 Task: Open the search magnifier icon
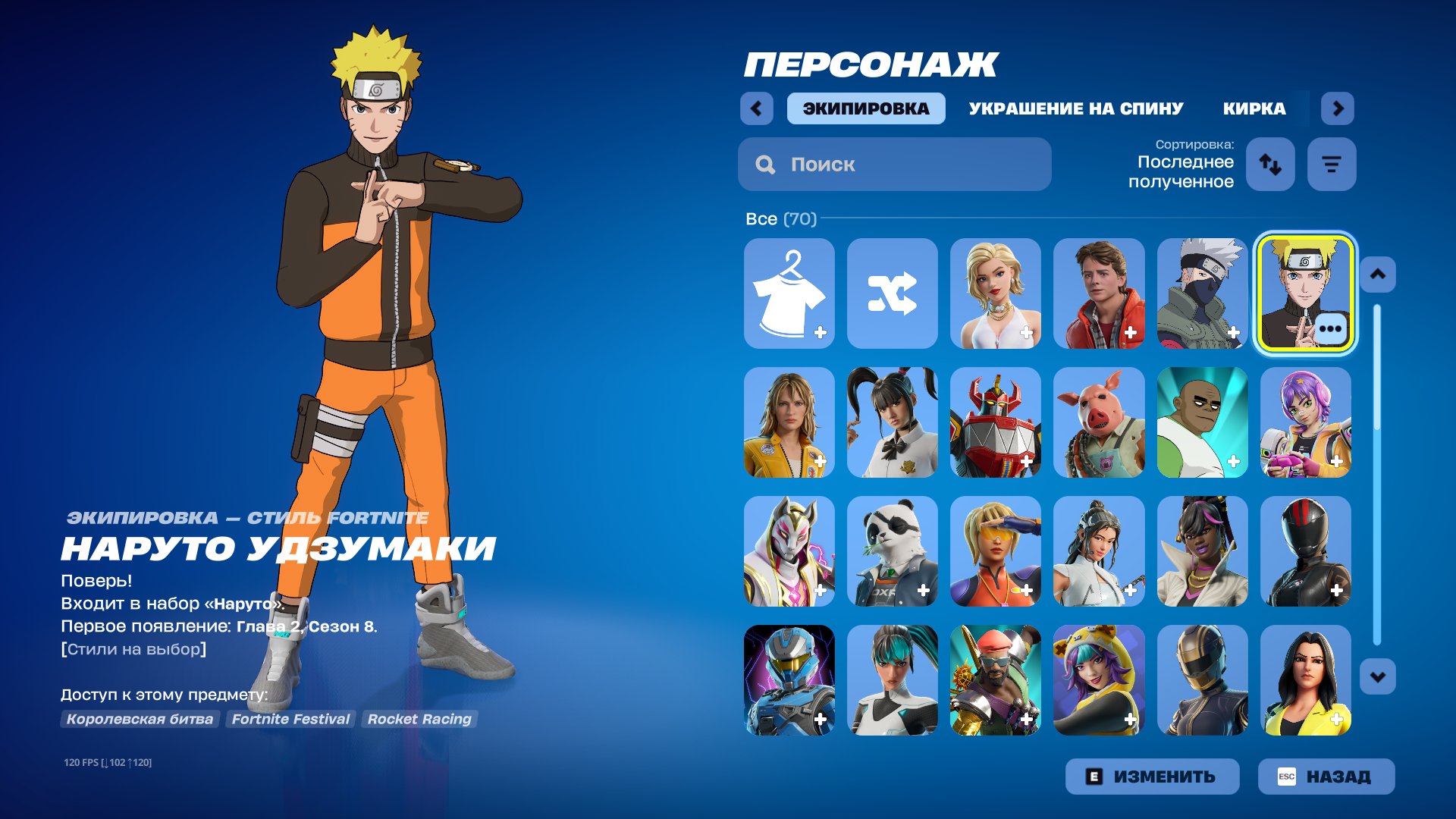tap(765, 164)
